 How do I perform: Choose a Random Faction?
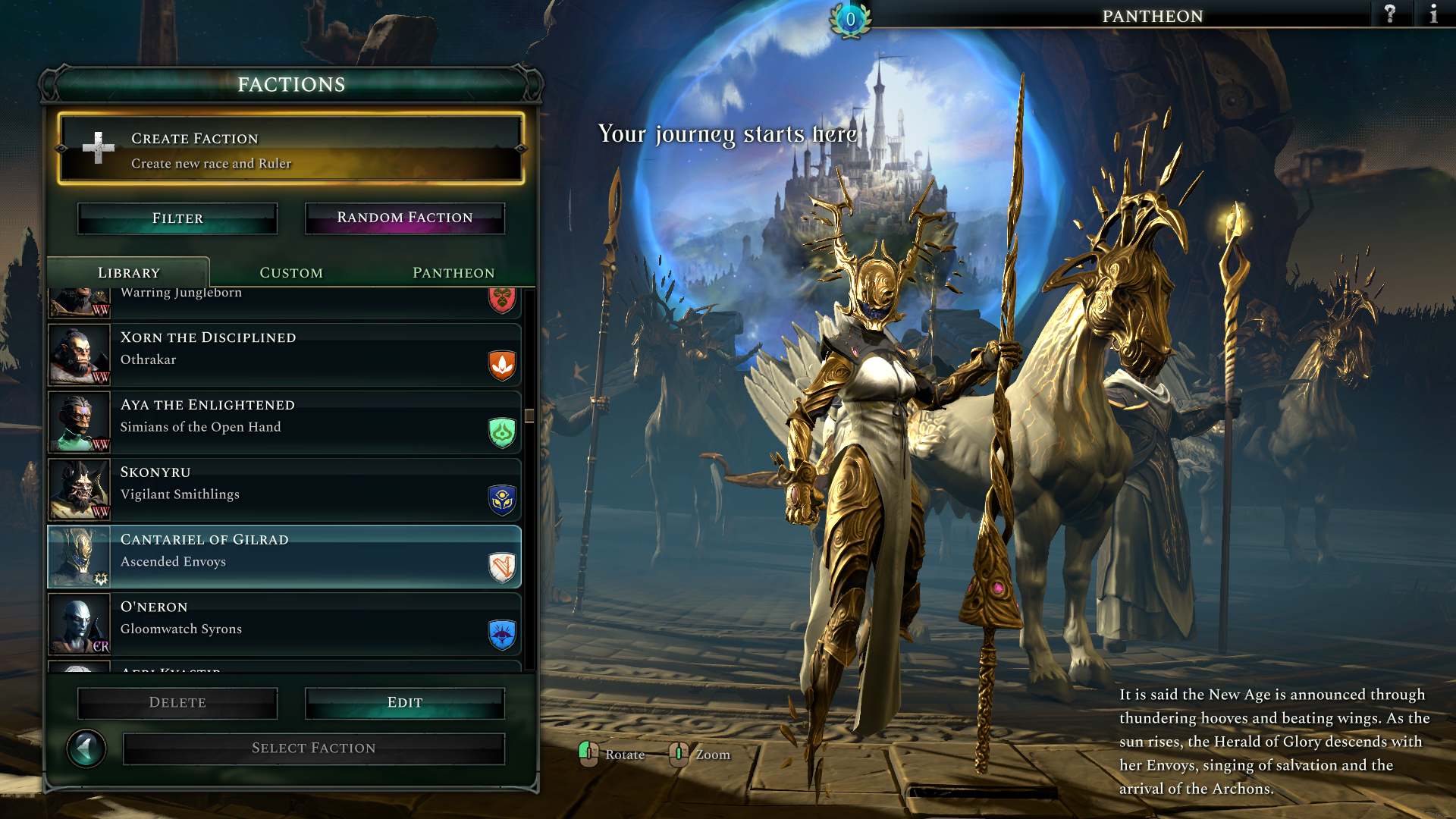click(x=405, y=218)
